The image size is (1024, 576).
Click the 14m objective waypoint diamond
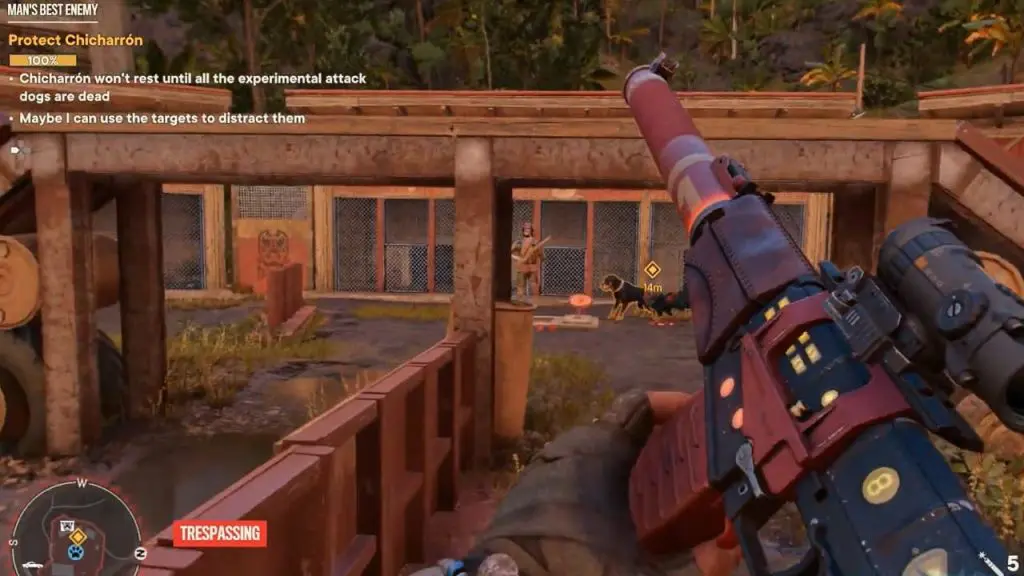coord(652,269)
